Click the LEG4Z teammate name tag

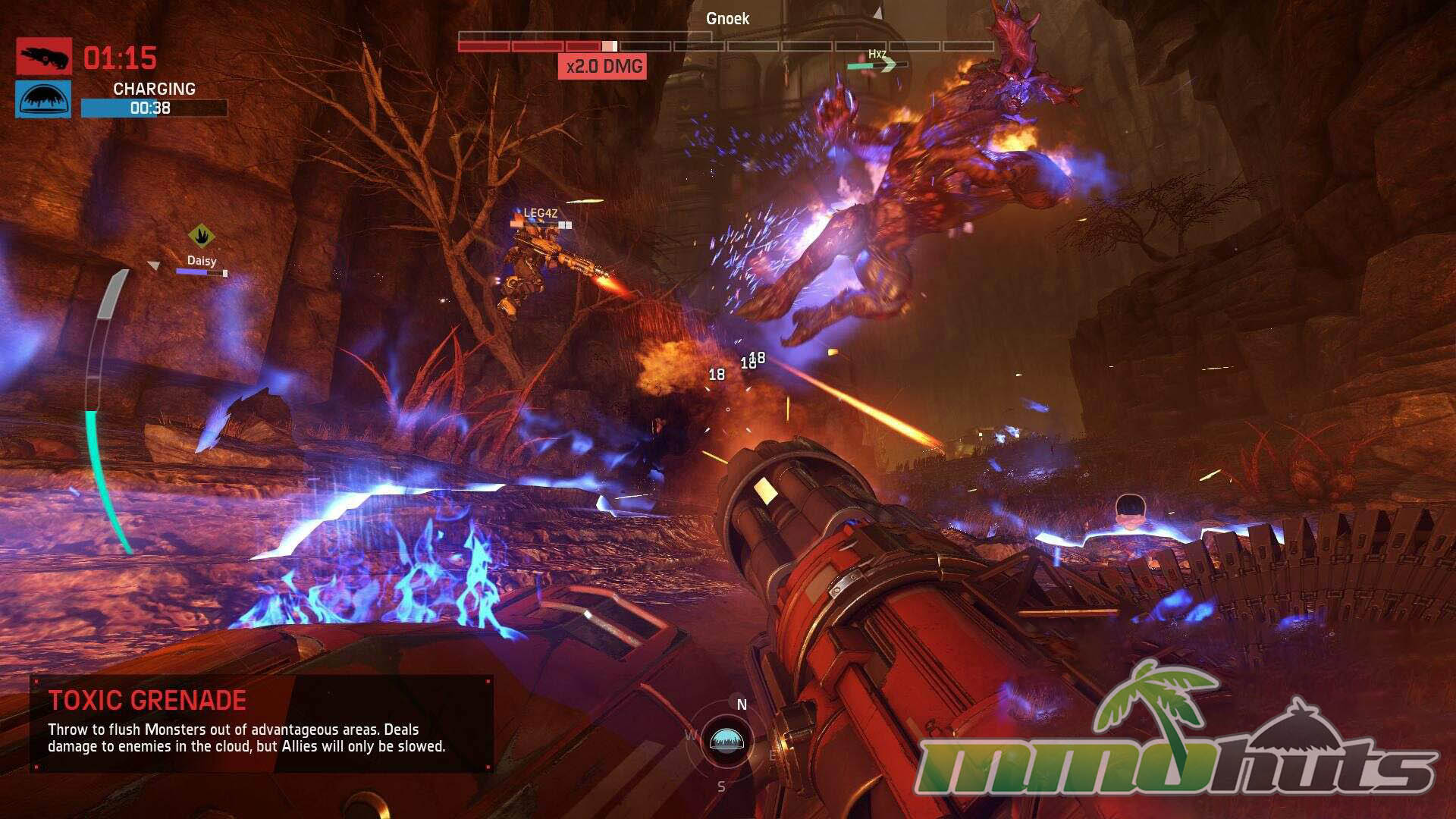(x=540, y=213)
